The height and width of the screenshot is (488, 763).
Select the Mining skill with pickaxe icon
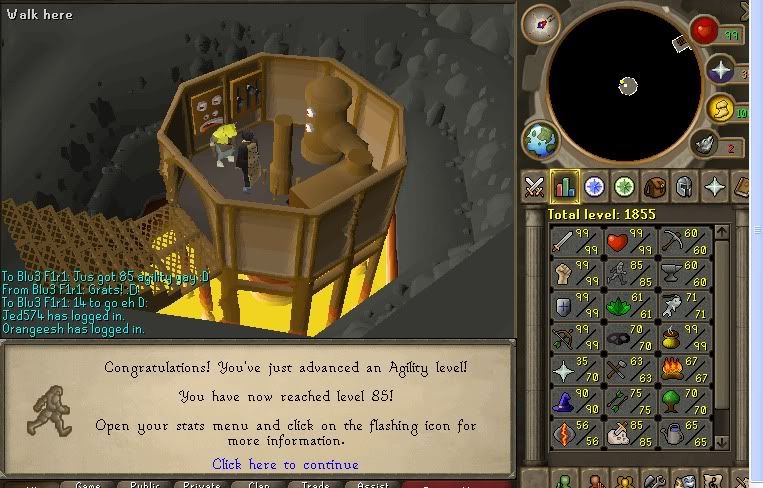click(683, 242)
